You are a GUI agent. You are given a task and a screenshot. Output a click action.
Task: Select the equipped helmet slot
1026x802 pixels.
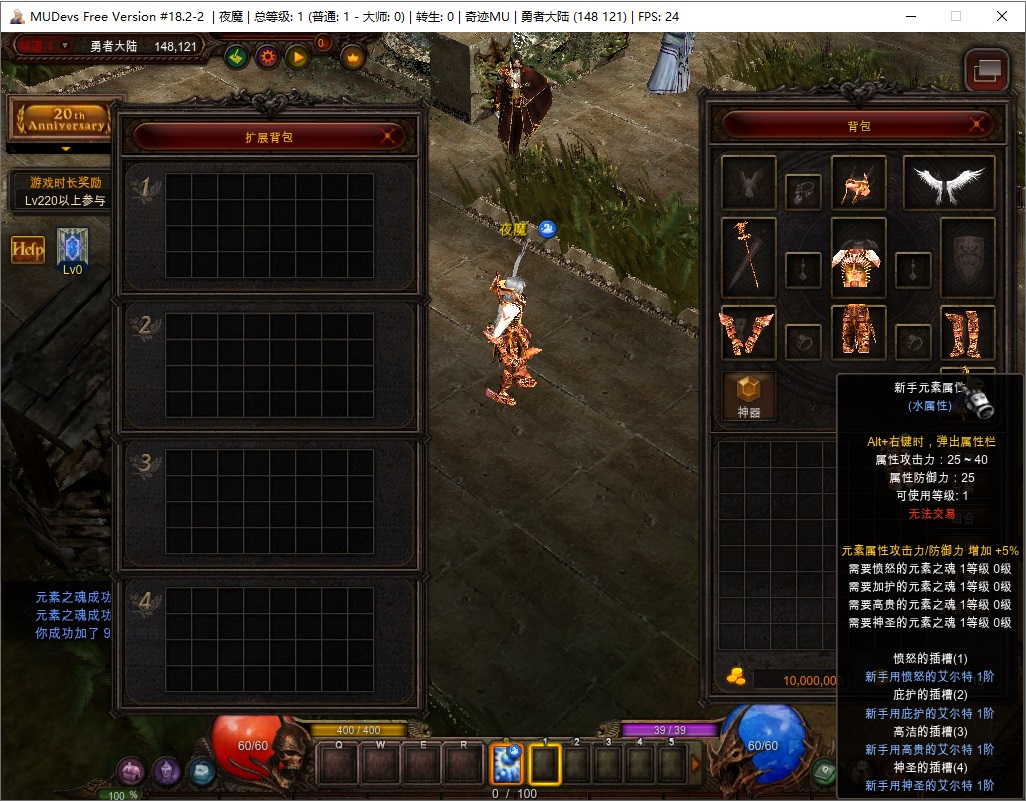[858, 182]
